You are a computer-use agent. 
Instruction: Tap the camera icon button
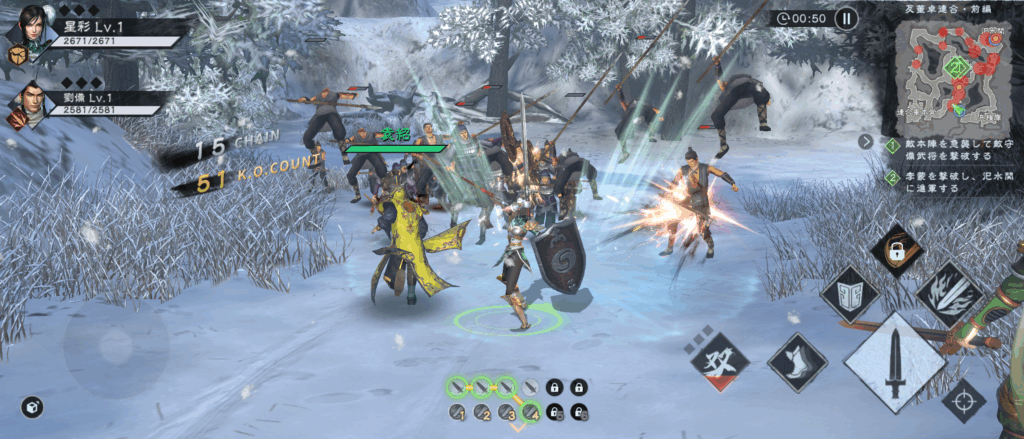point(32,407)
